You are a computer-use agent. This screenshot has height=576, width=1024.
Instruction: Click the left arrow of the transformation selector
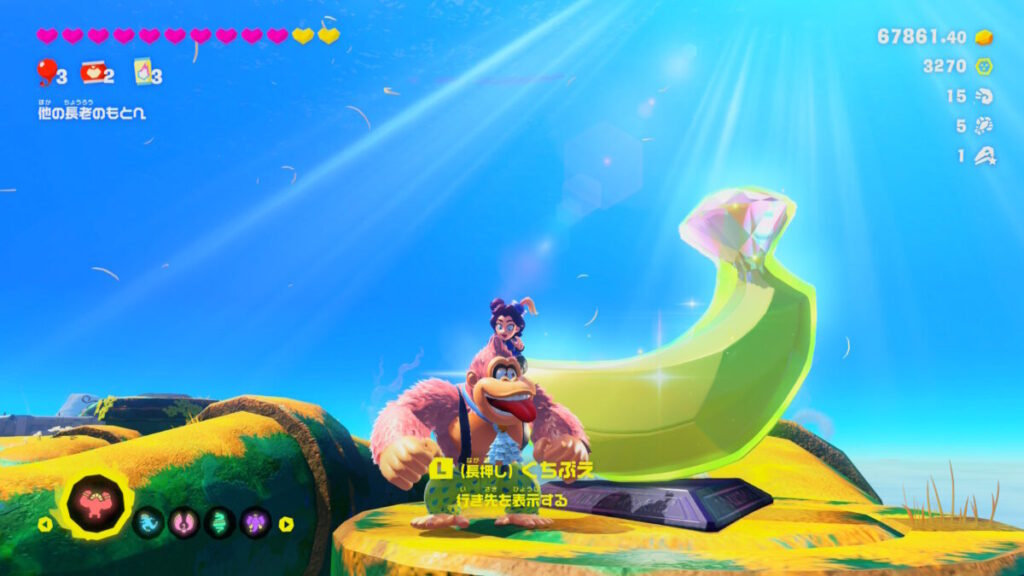click(44, 523)
